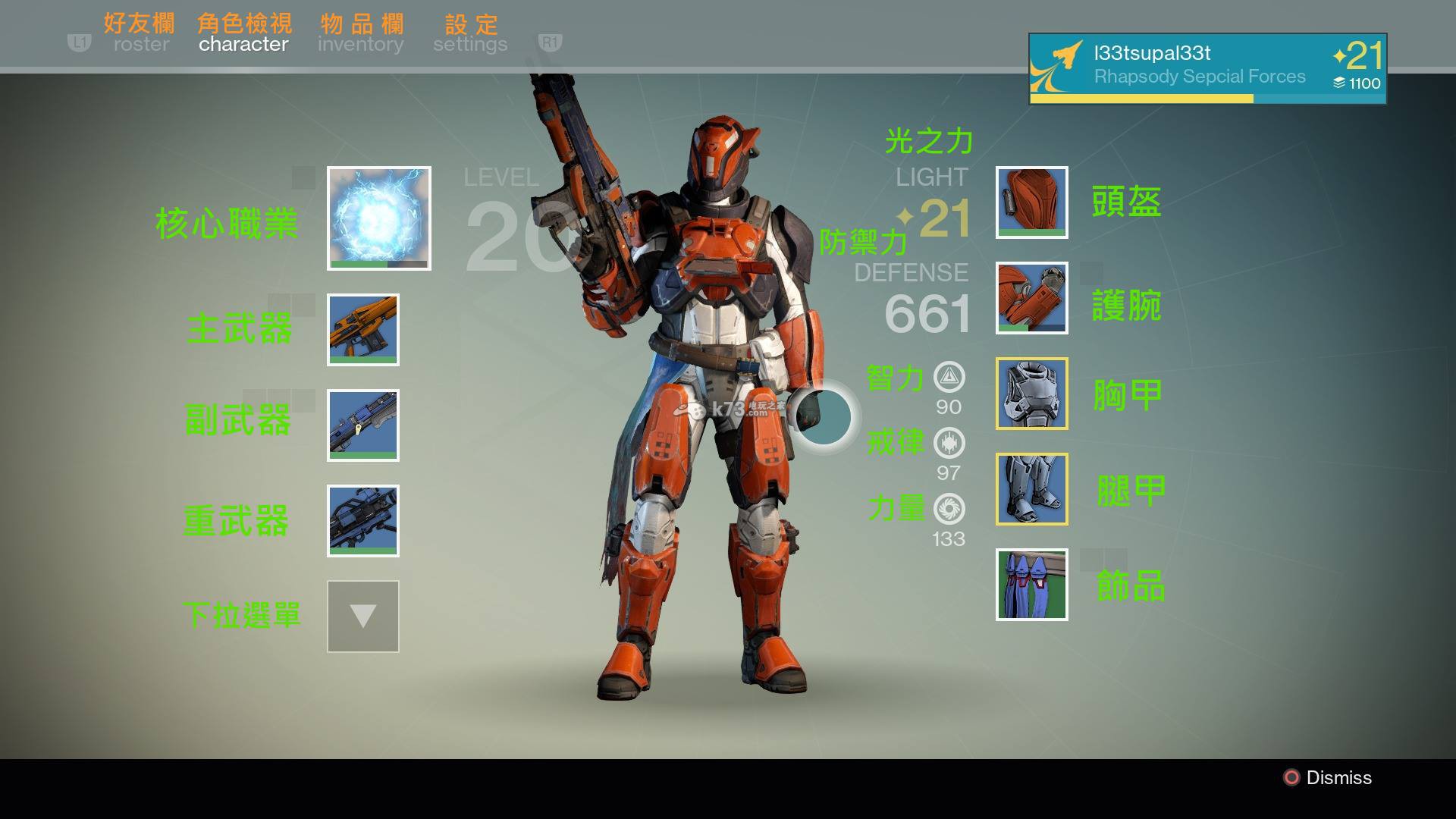
Task: Open the subclass lightning orb slot
Action: 379,218
